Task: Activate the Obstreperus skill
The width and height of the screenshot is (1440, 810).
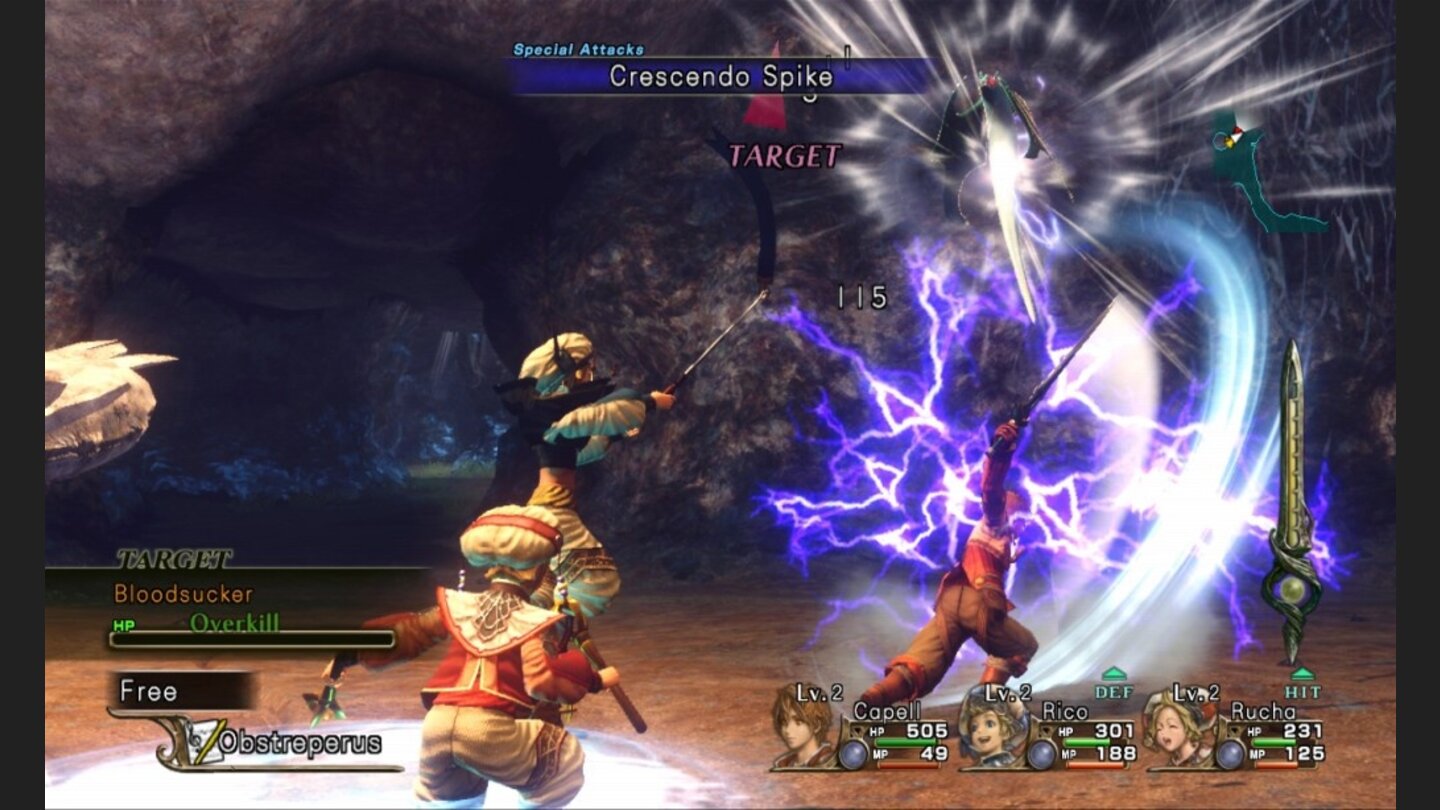Action: (298, 743)
